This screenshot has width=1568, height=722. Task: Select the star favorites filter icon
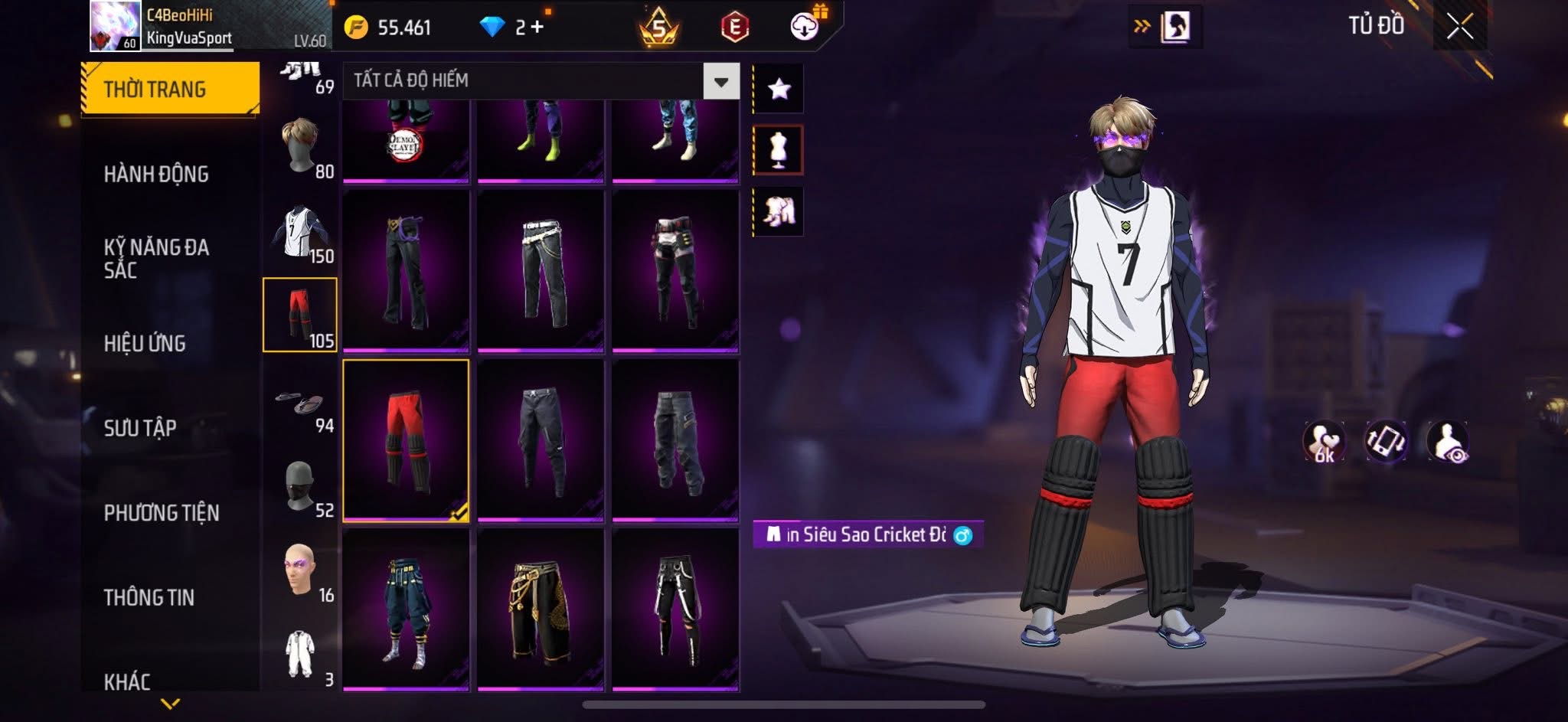tap(778, 87)
